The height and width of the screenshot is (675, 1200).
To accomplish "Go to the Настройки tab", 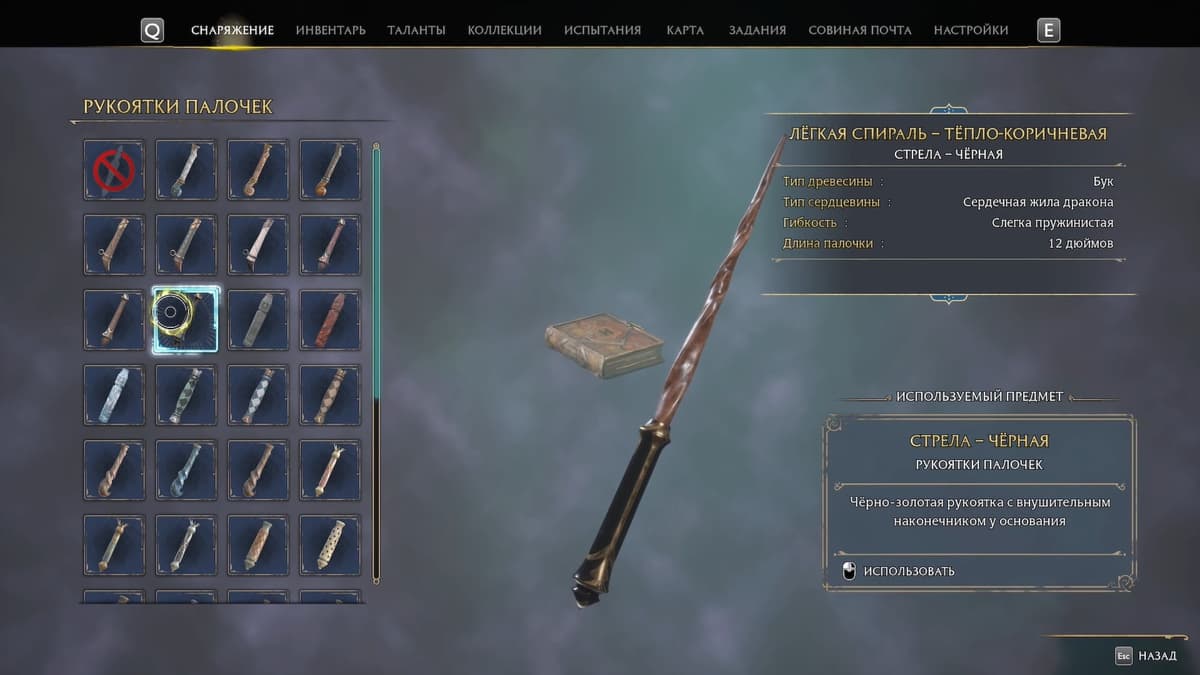I will click(x=970, y=30).
